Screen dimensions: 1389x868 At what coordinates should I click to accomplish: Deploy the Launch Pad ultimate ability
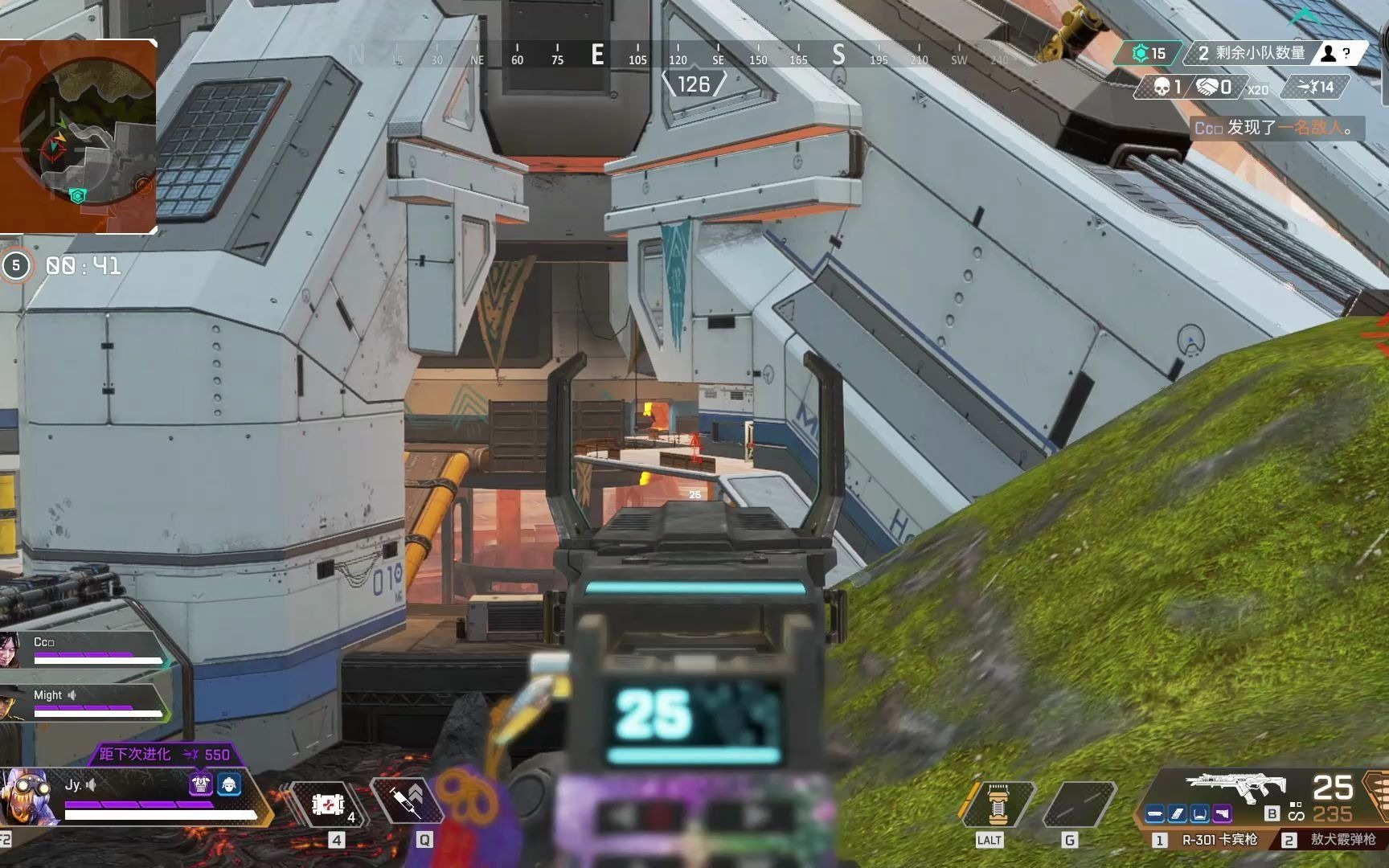pyautogui.click(x=998, y=804)
